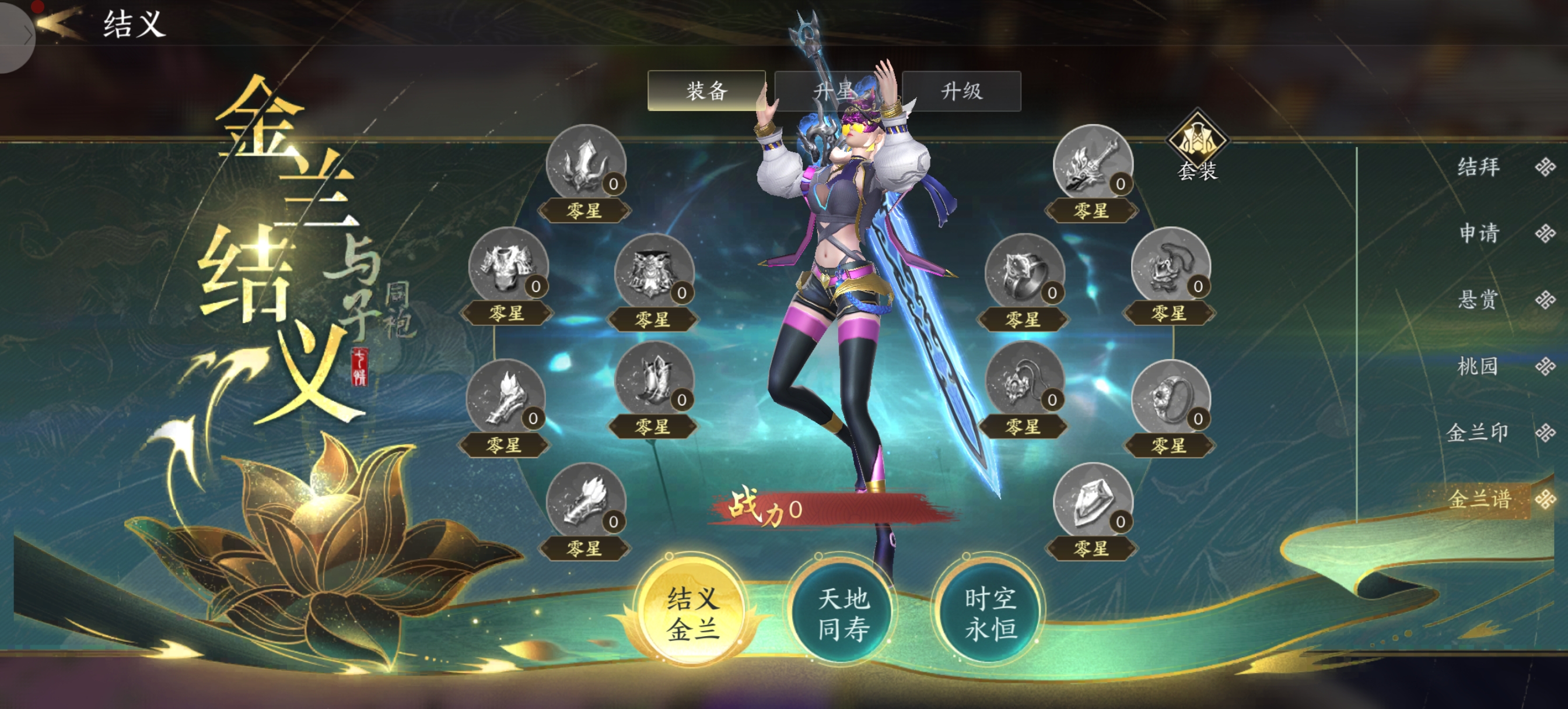The height and width of the screenshot is (709, 1568).
Task: Open the 金兰印 entry
Action: (1479, 432)
